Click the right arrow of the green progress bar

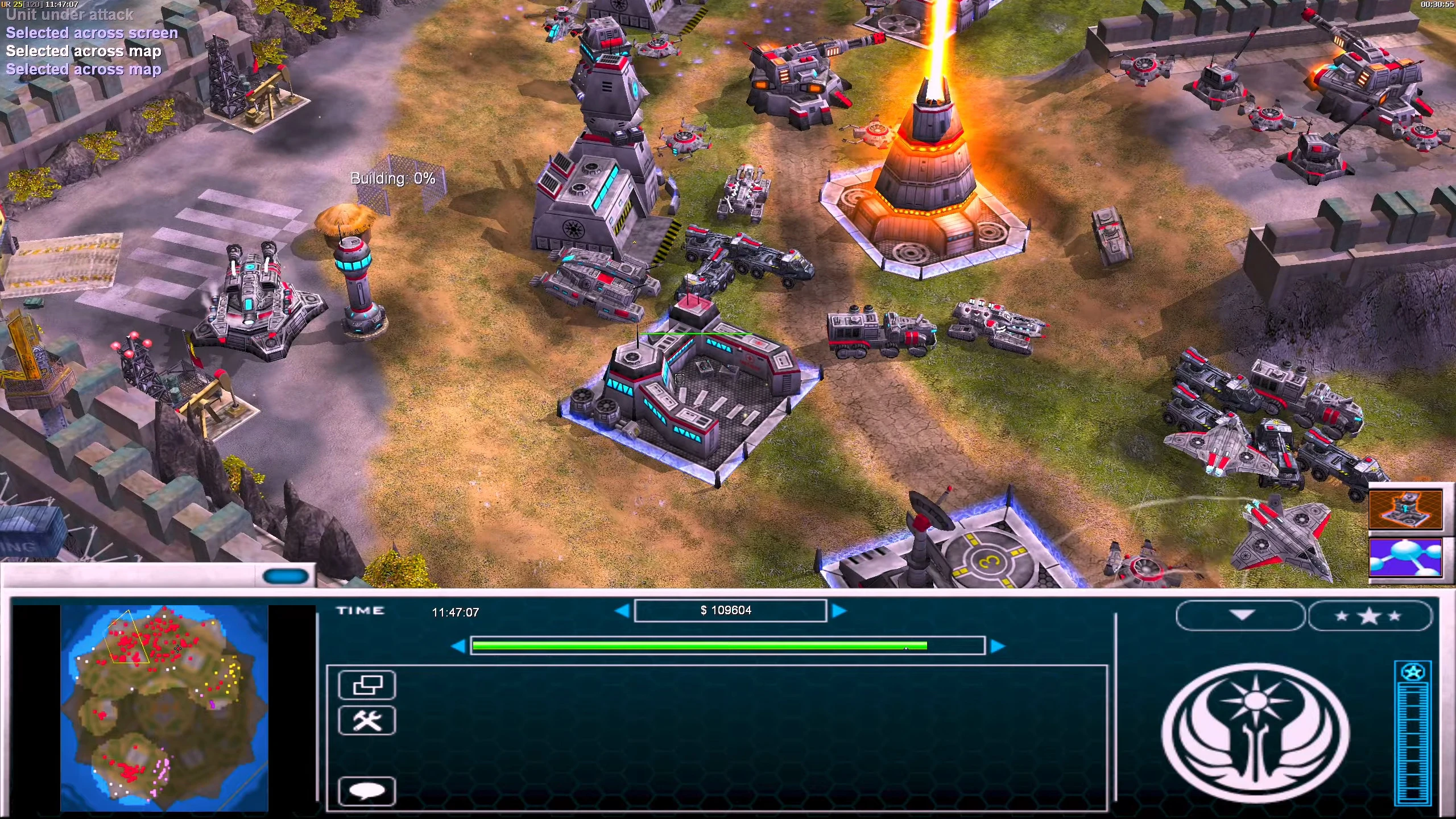(999, 646)
